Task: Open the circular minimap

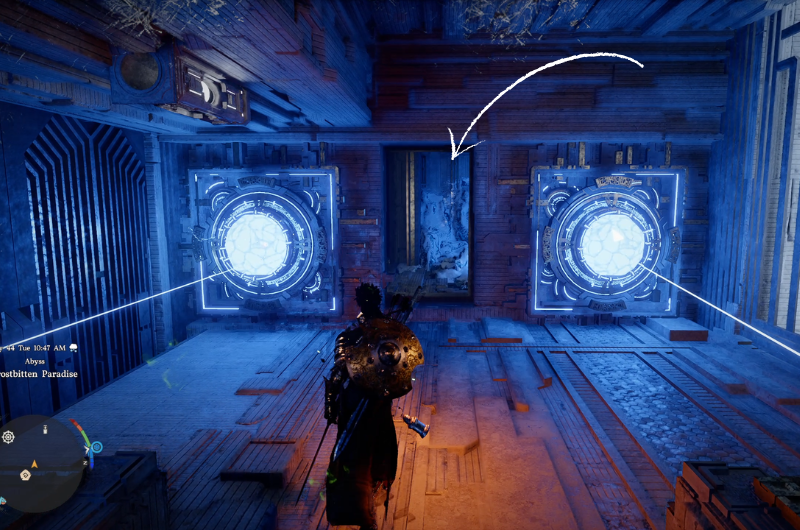Action: pos(41,464)
